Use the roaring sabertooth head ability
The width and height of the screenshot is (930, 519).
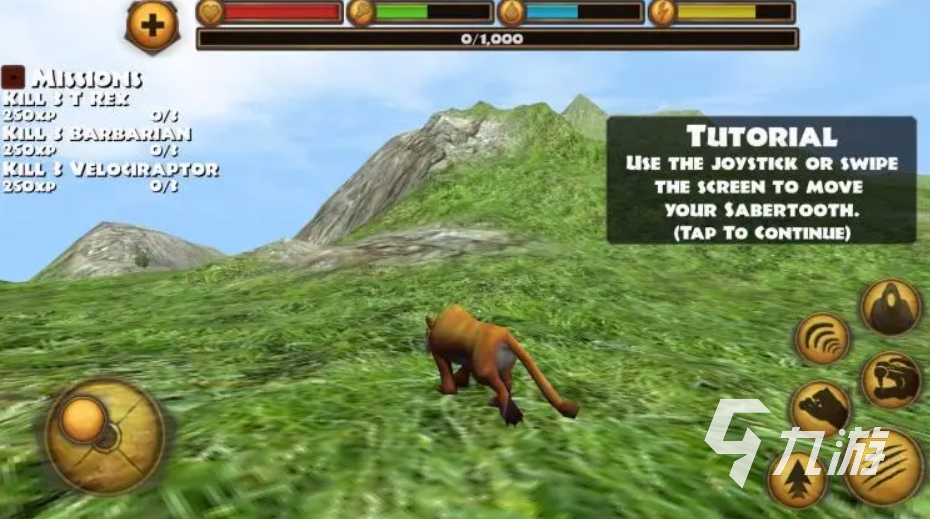(x=891, y=379)
